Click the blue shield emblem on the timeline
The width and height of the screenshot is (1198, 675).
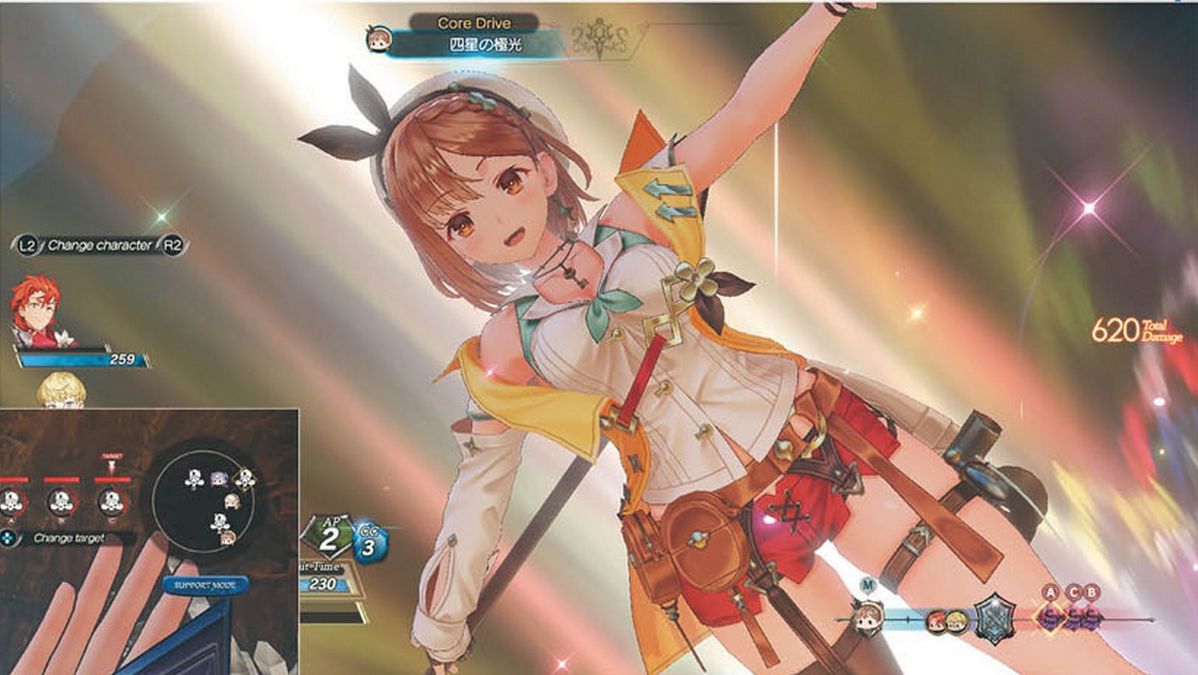click(995, 613)
